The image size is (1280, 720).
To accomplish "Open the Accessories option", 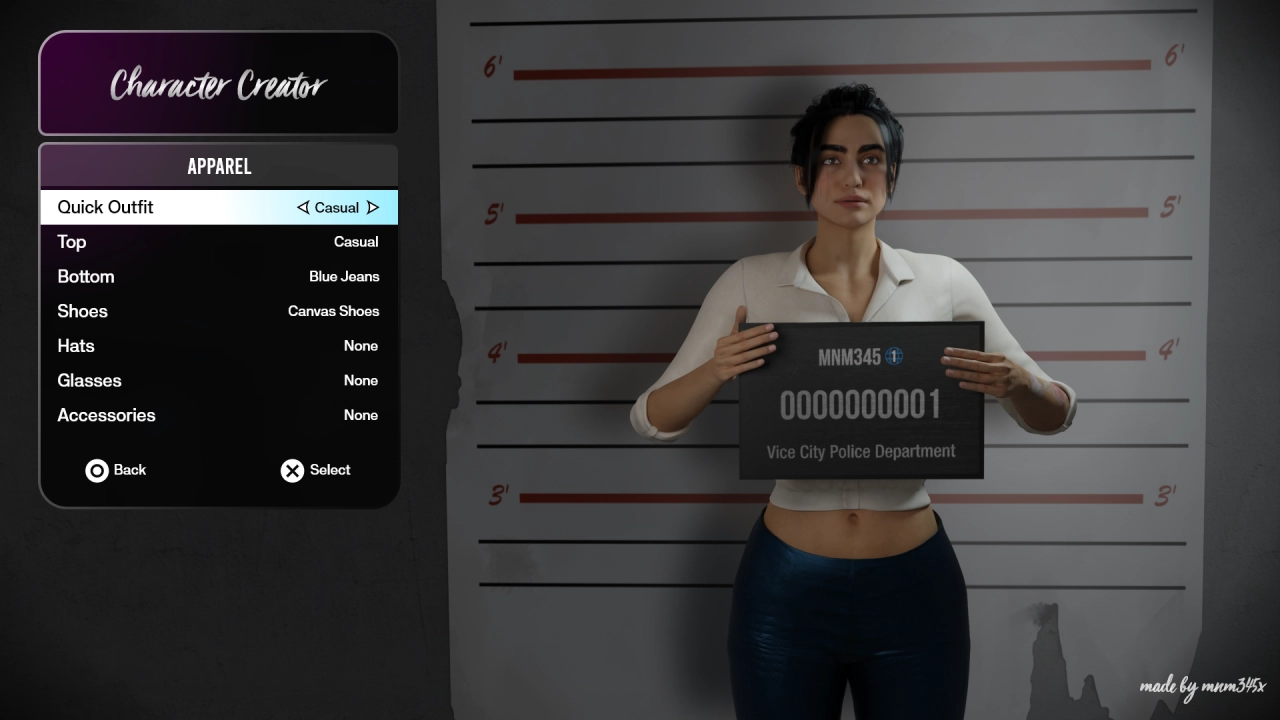I will coord(218,415).
